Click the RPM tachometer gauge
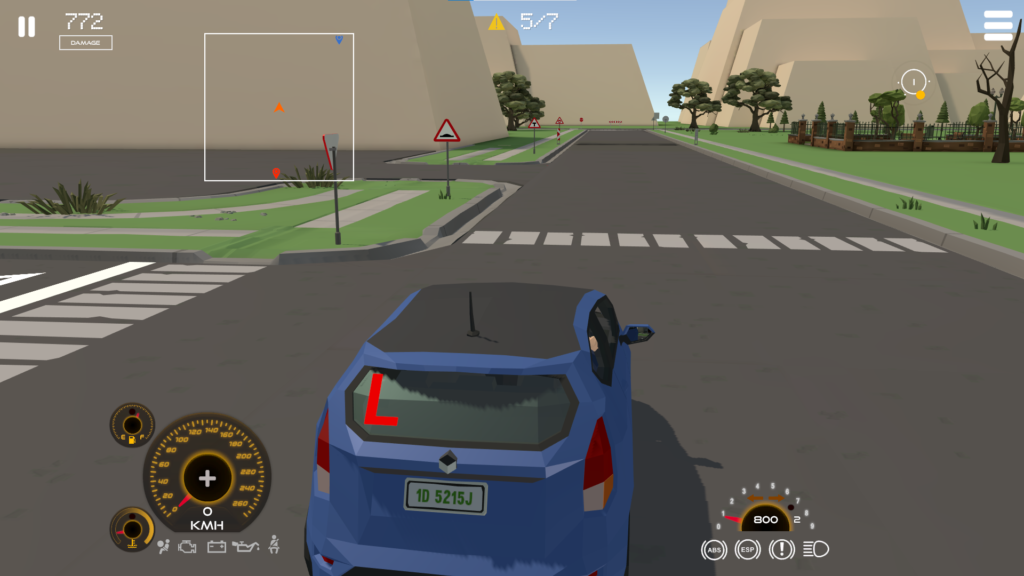The image size is (1024, 576). [765, 512]
